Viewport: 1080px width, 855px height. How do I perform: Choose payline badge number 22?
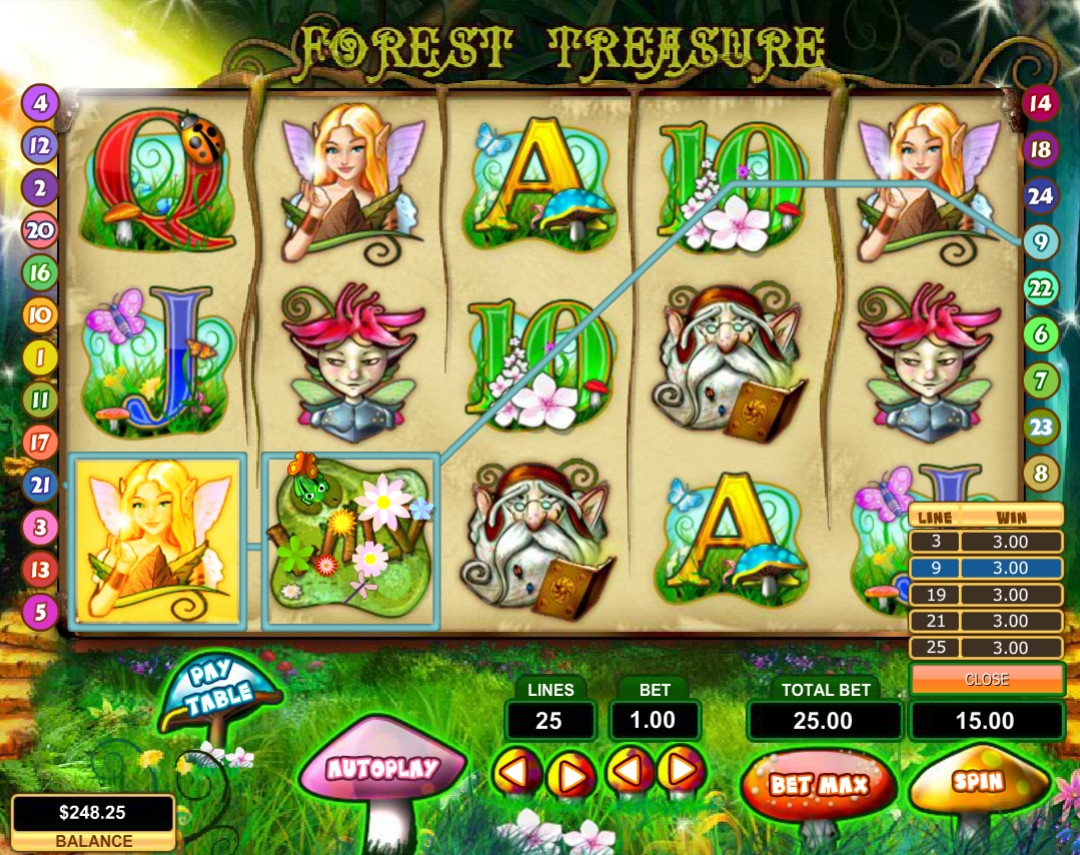pos(1040,289)
